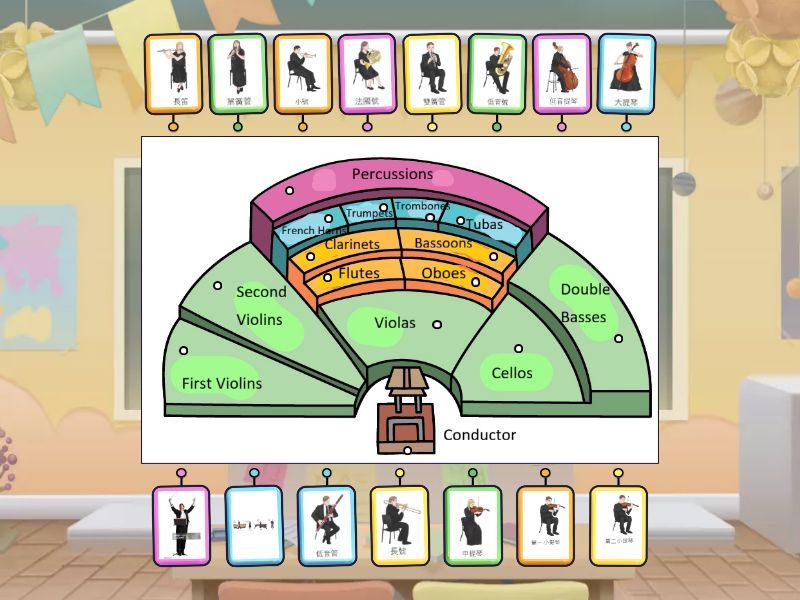Screen dimensions: 800x600
Task: Pick the oboe player card
Action: 432,73
